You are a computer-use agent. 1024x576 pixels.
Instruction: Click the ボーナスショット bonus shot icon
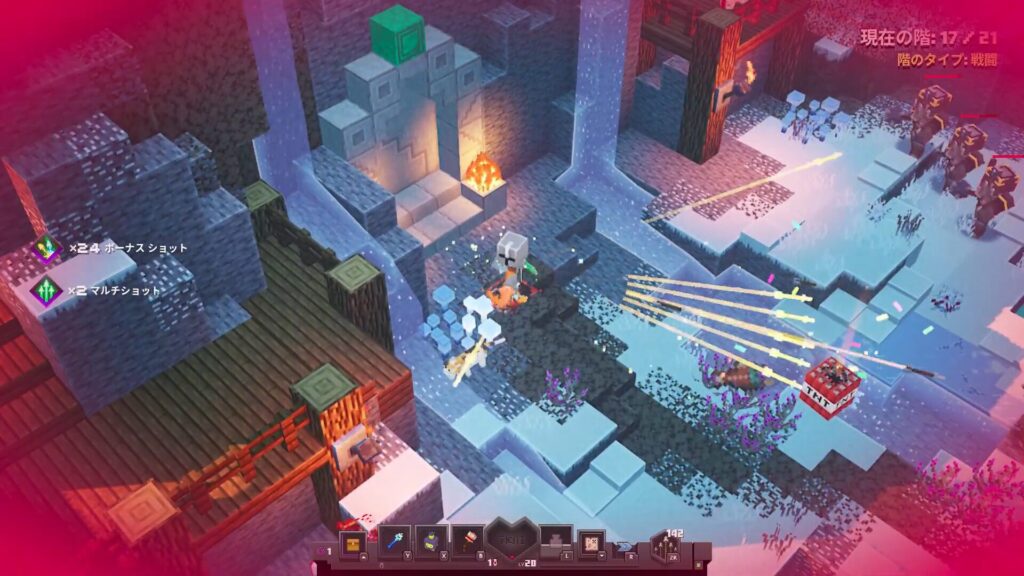45,248
